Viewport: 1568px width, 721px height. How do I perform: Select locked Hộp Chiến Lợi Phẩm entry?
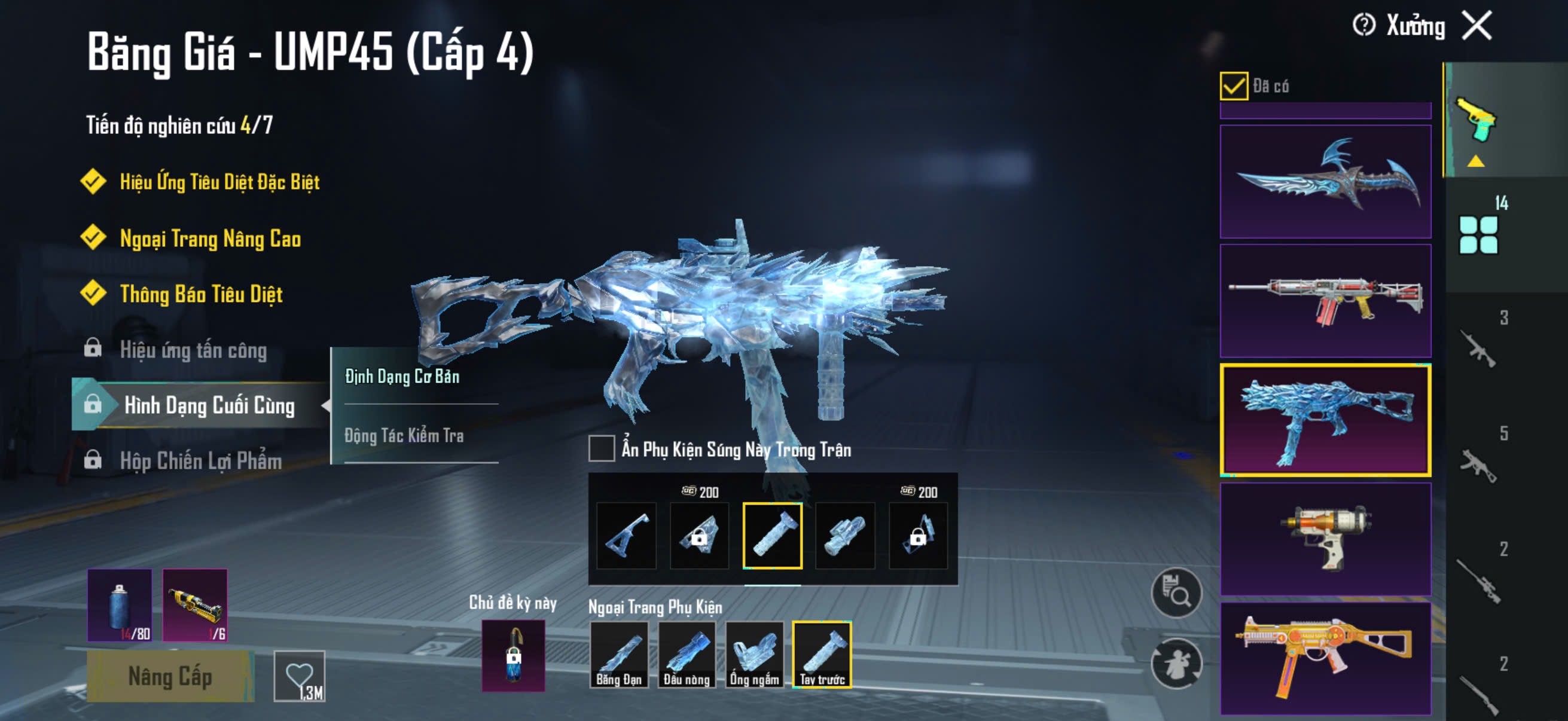(x=200, y=460)
